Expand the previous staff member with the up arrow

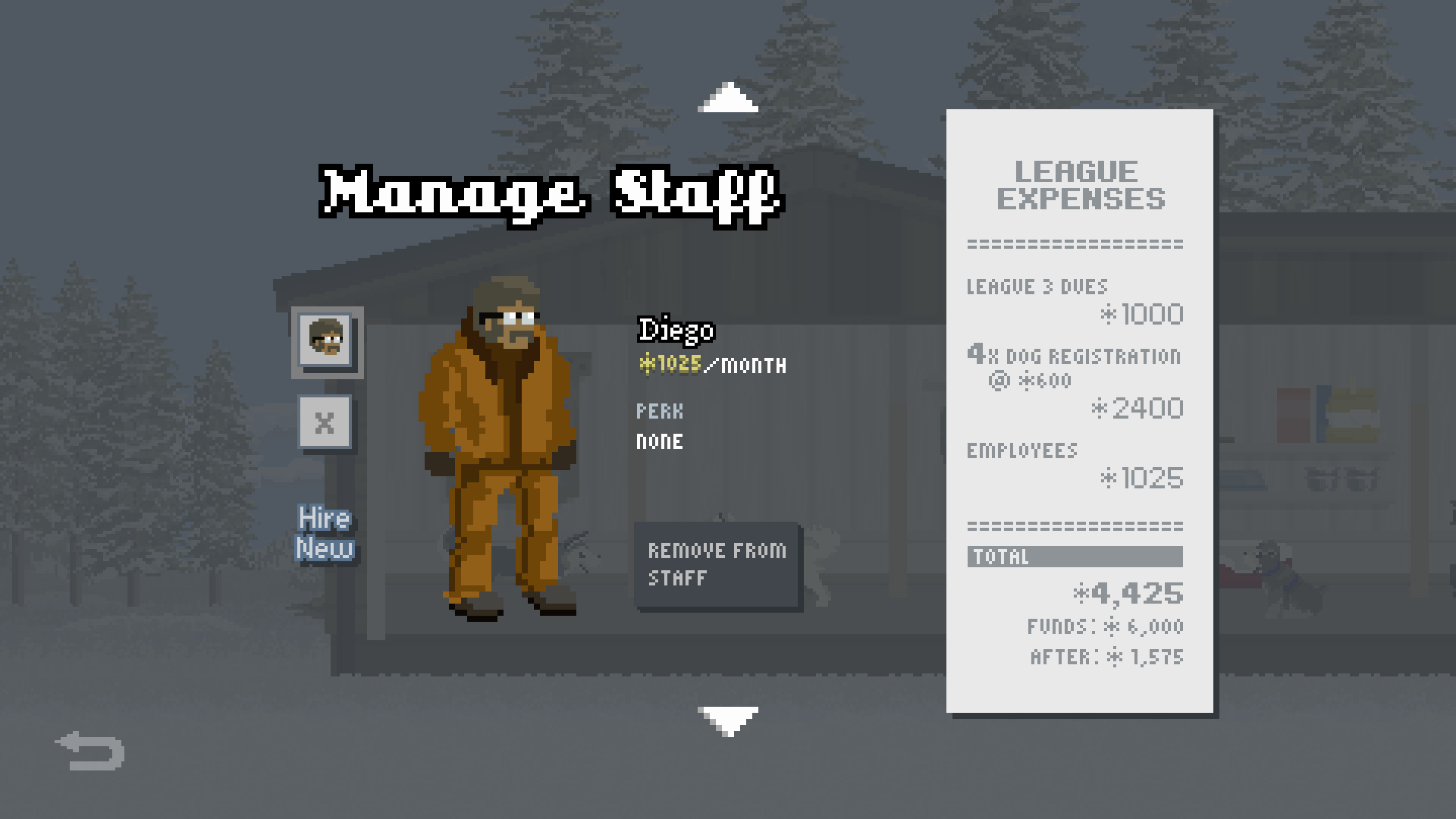tap(729, 97)
